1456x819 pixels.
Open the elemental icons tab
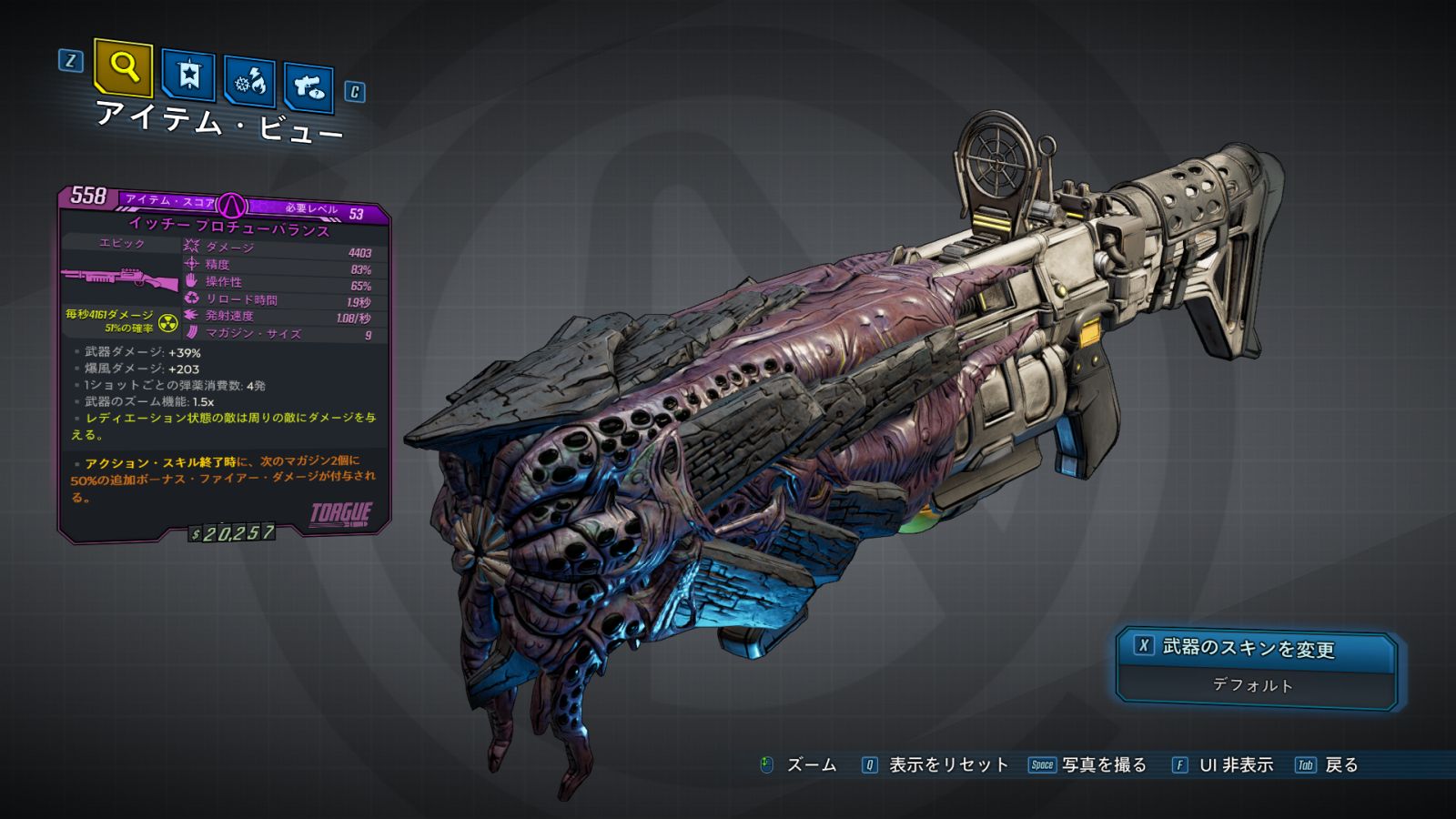coord(249,82)
